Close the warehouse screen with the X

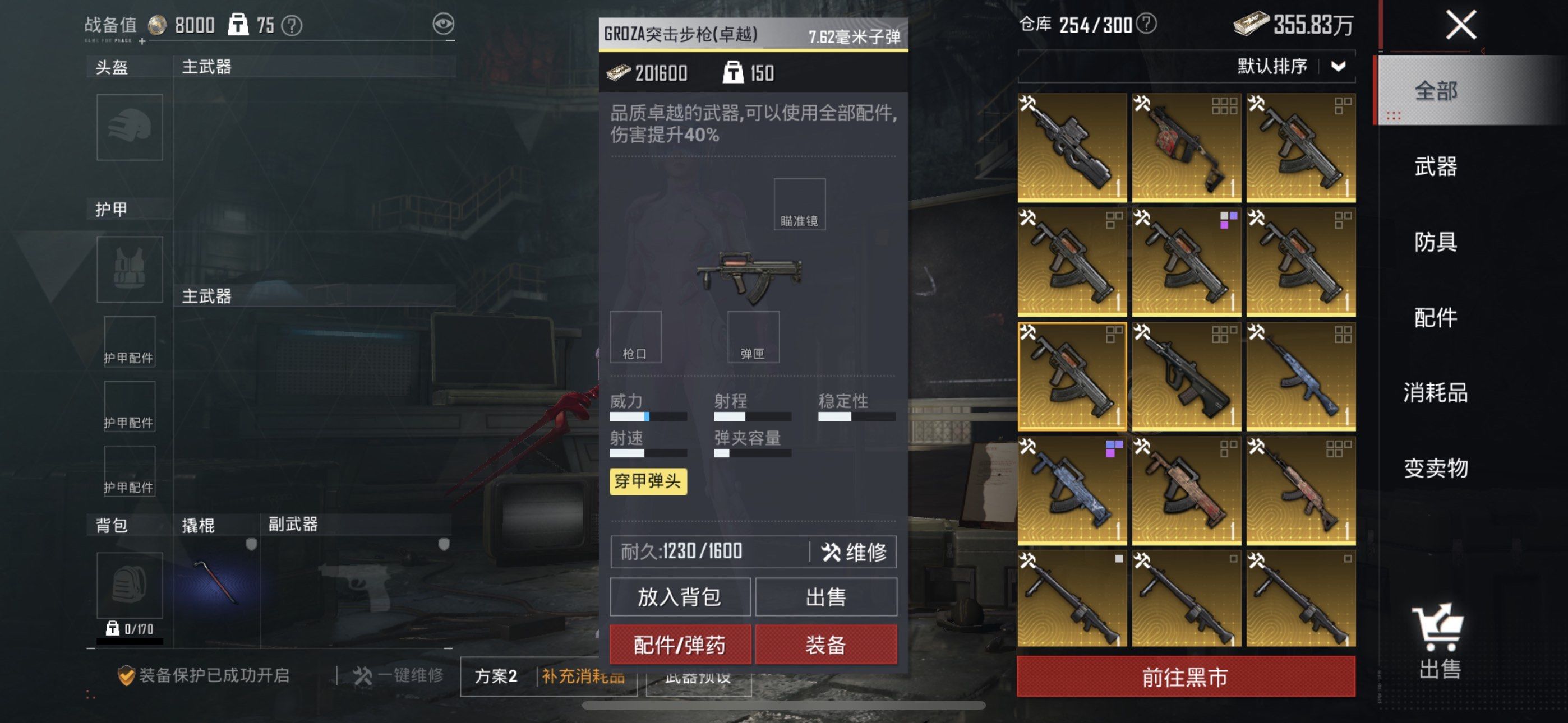click(1460, 26)
